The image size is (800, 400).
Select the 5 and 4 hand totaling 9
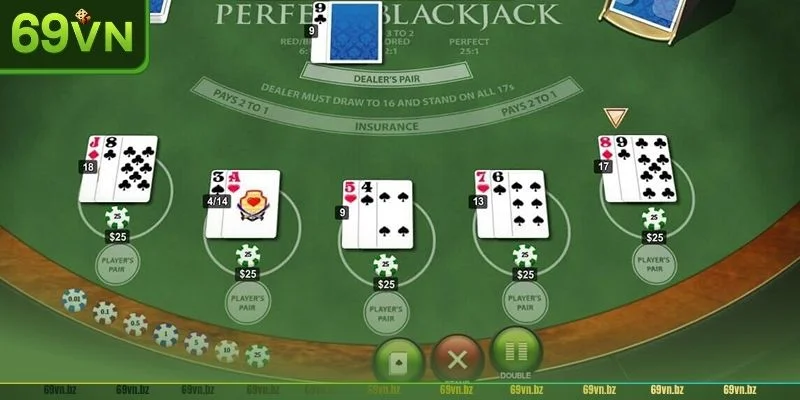pyautogui.click(x=379, y=213)
